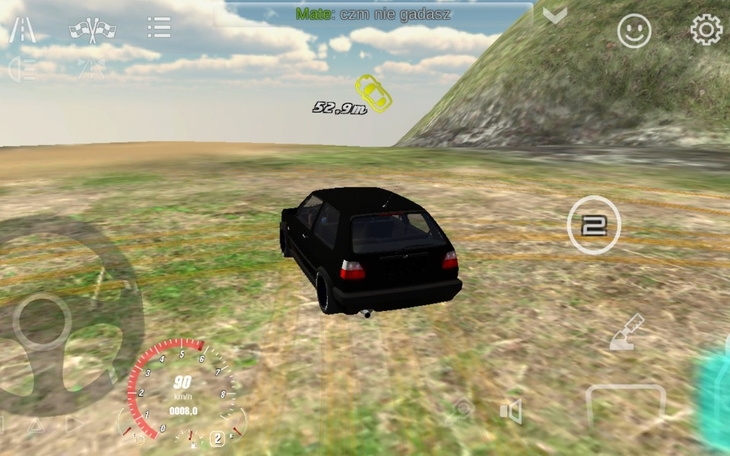Open the smiley emoji menu
This screenshot has width=730, height=456.
coord(634,31)
